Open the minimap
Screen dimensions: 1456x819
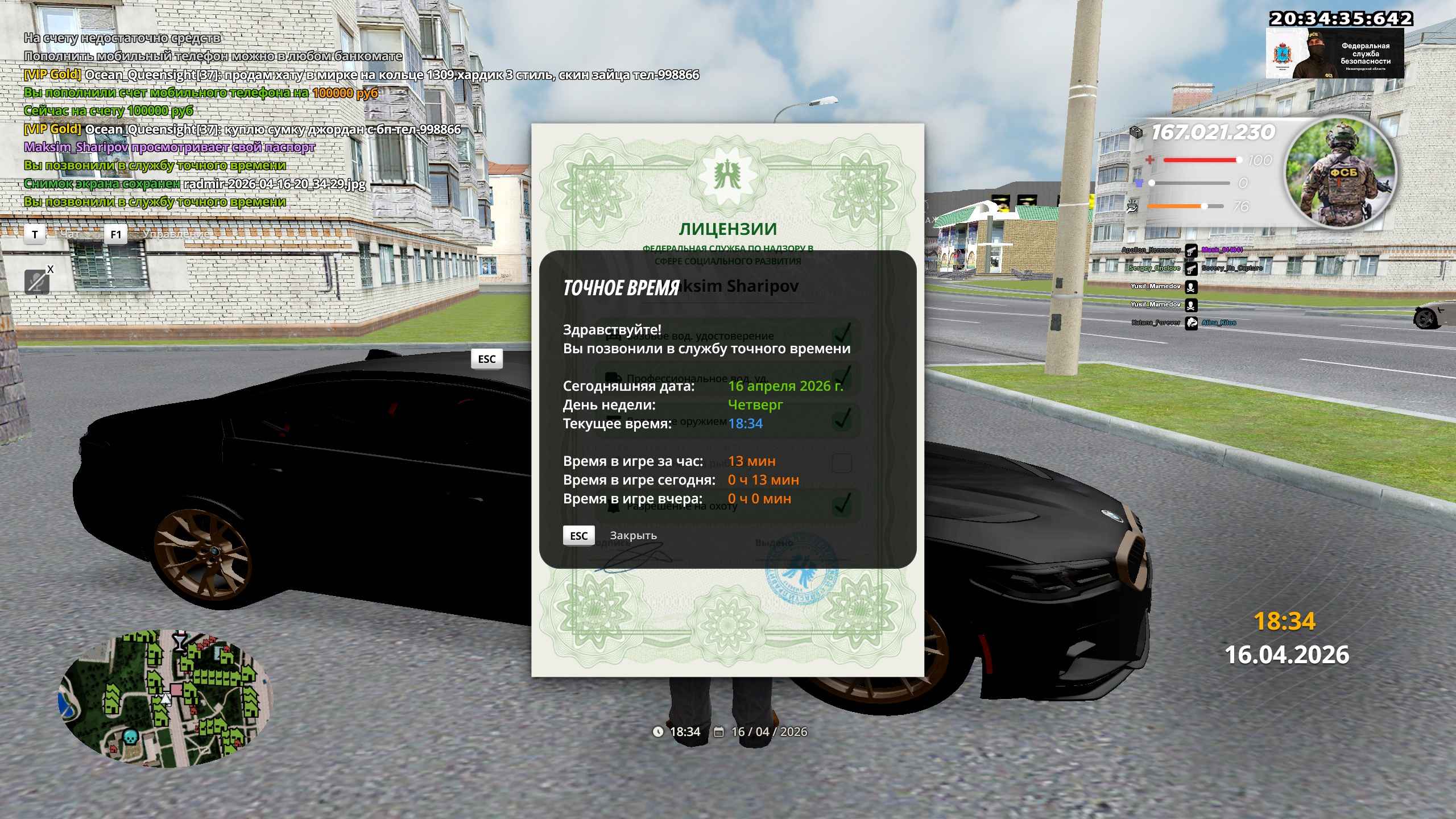pyautogui.click(x=166, y=698)
